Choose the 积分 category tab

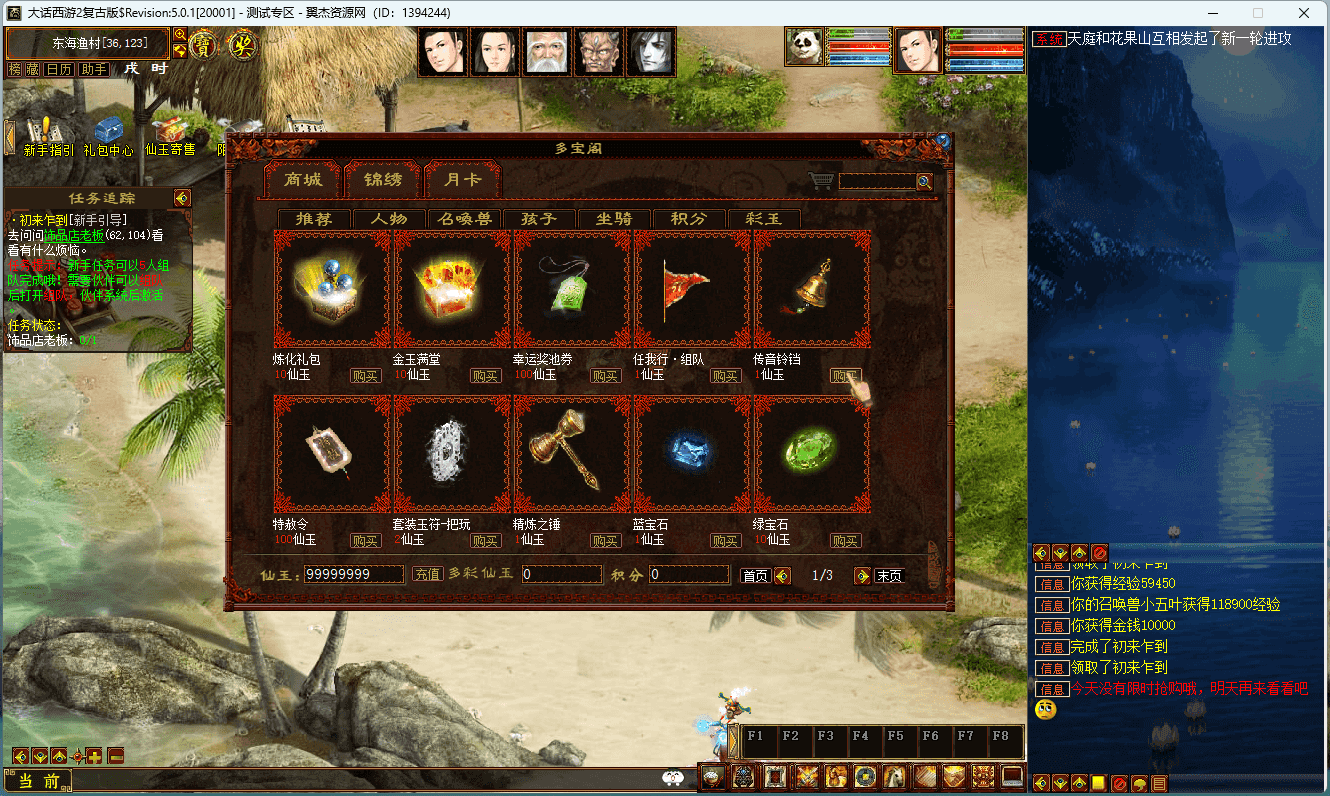tap(689, 219)
